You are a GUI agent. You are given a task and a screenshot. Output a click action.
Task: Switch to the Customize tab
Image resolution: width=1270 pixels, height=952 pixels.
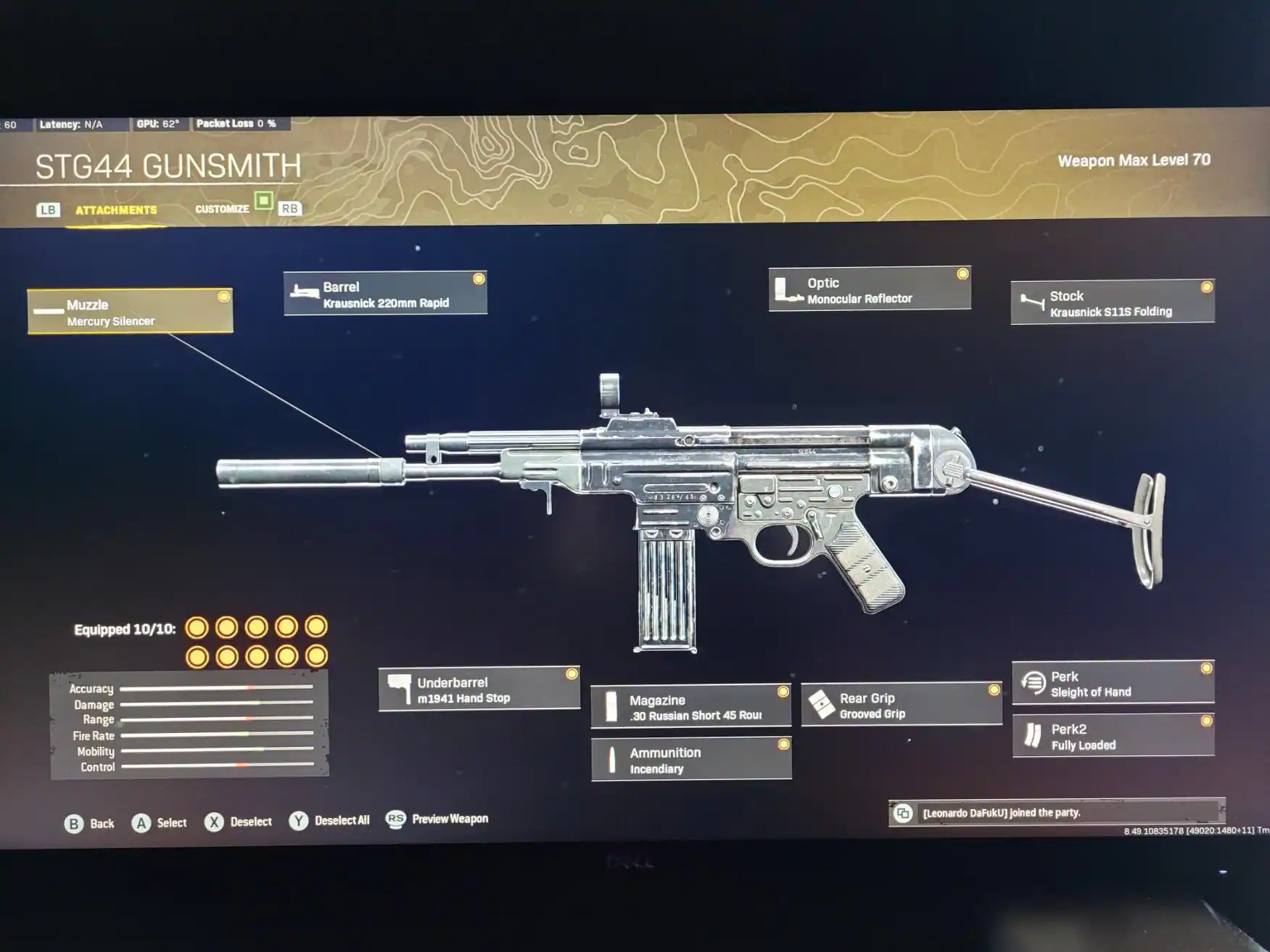tap(222, 209)
